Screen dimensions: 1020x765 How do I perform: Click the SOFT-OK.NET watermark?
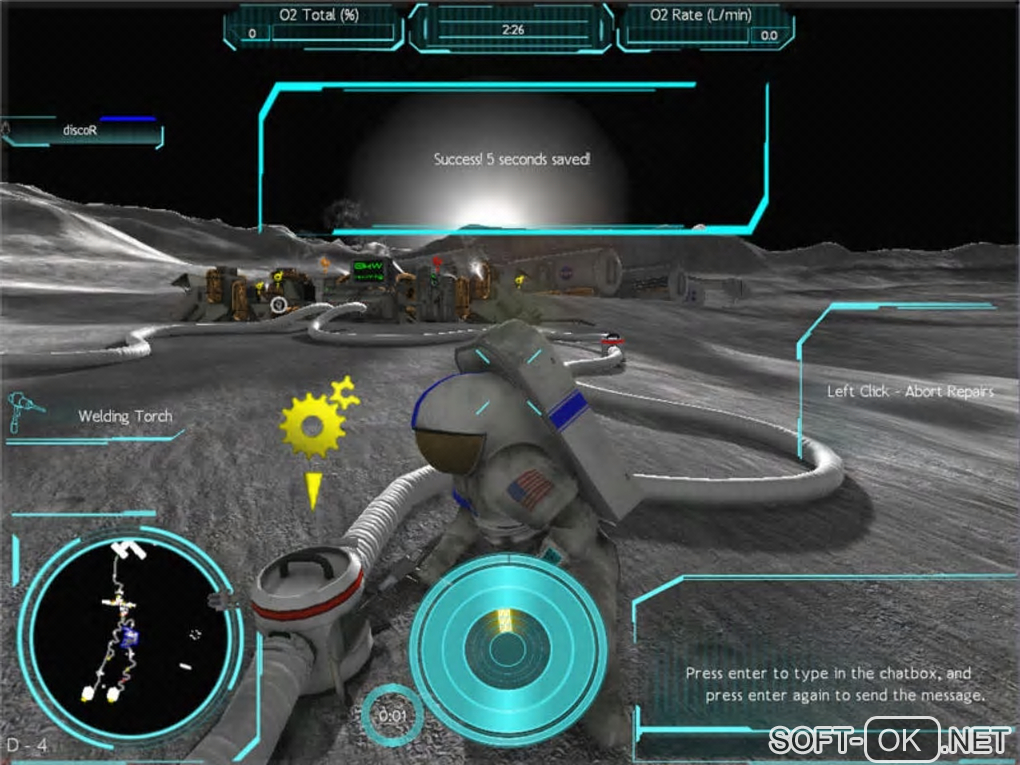click(x=890, y=741)
